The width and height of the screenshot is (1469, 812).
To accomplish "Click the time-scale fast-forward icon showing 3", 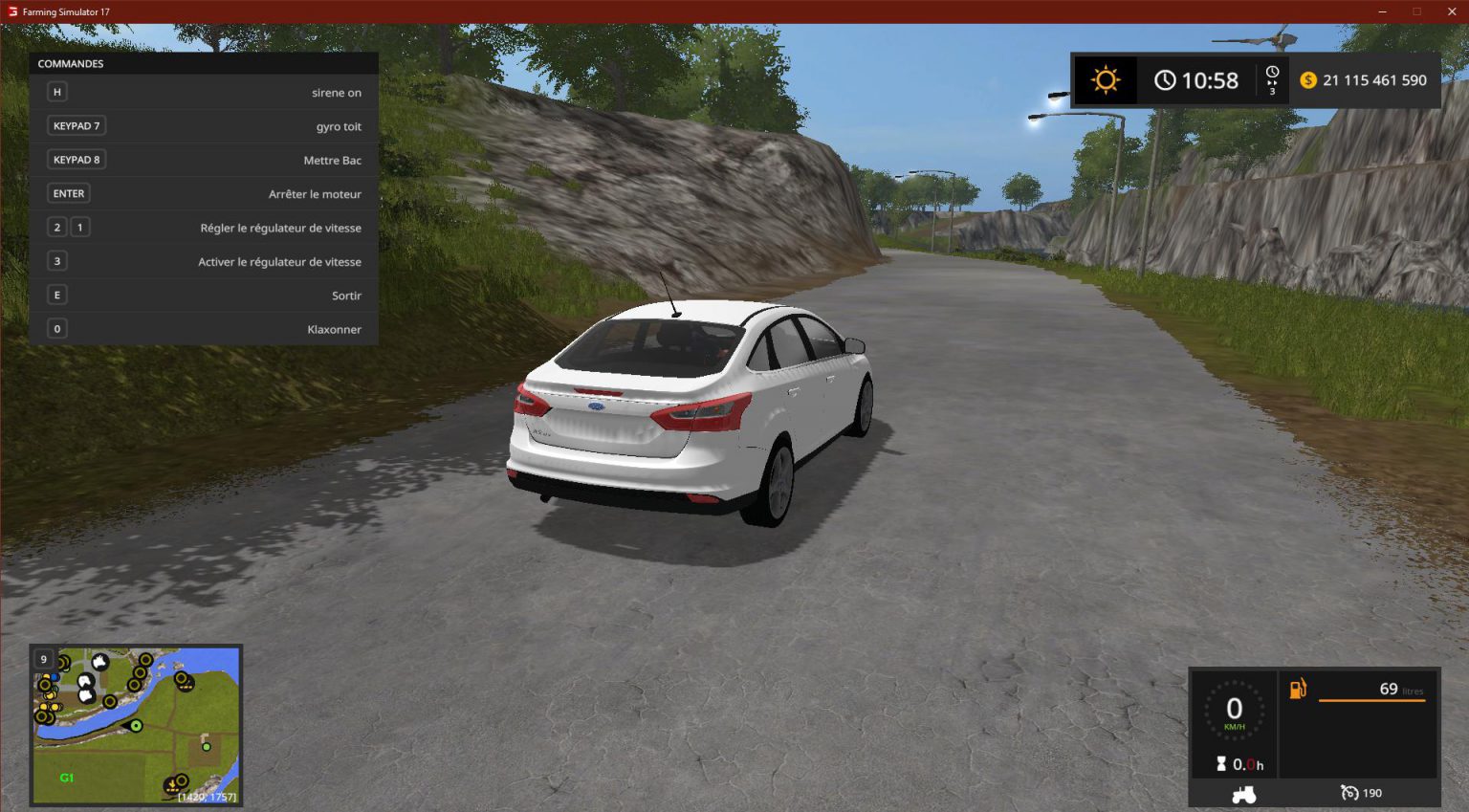I will click(1272, 79).
